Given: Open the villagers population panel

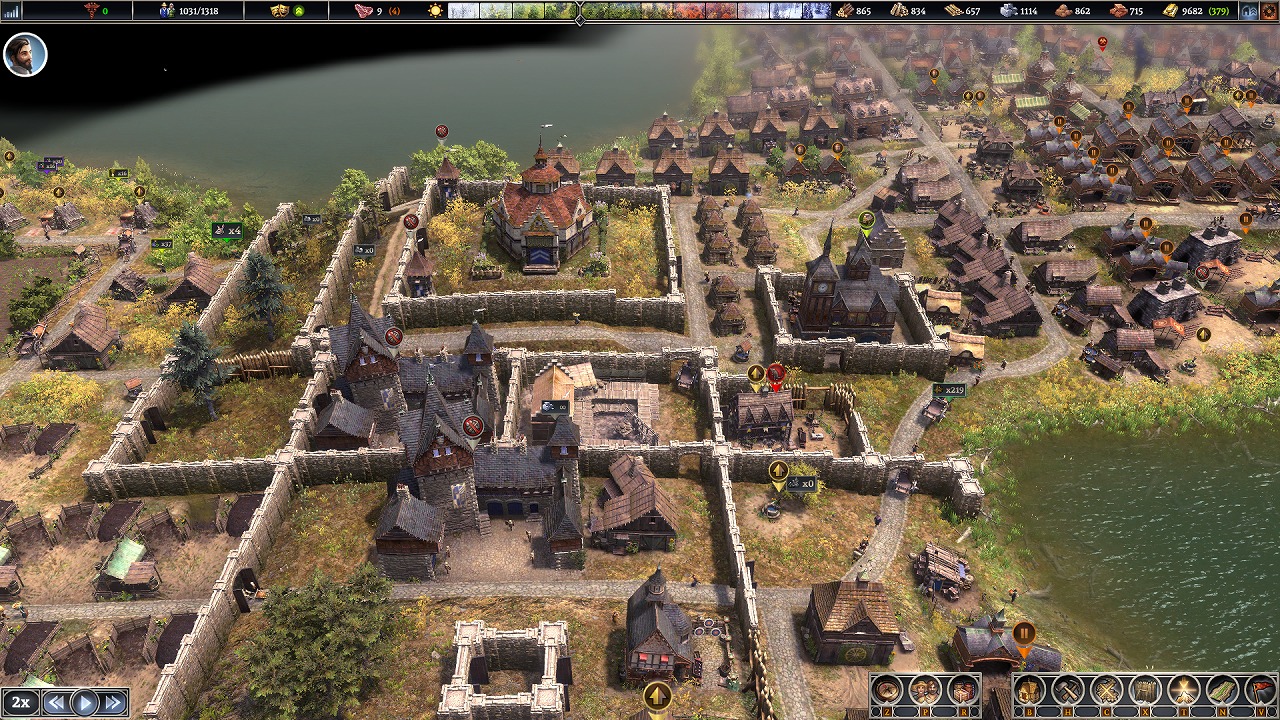Looking at the screenshot, I should point(925,690).
